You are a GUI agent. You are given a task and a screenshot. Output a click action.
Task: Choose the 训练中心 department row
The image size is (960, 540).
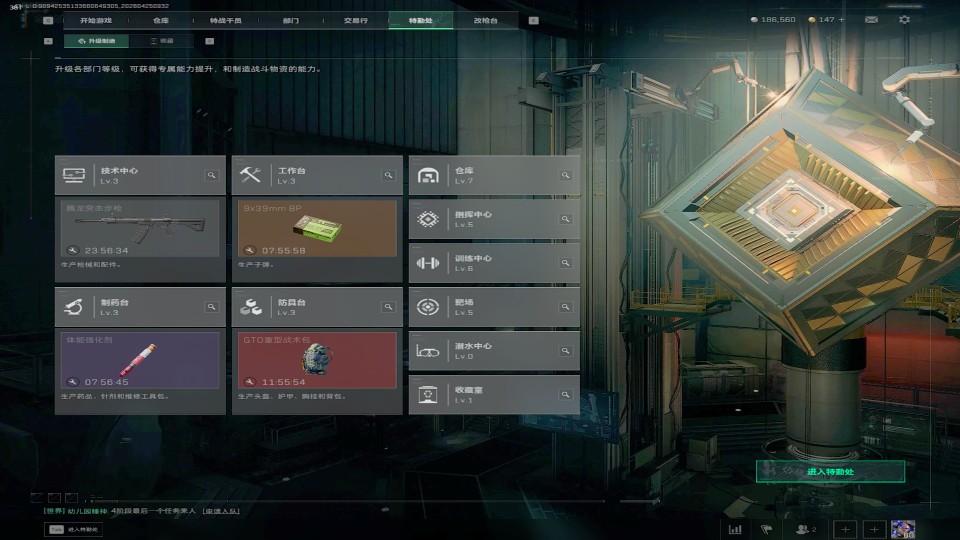(x=494, y=263)
